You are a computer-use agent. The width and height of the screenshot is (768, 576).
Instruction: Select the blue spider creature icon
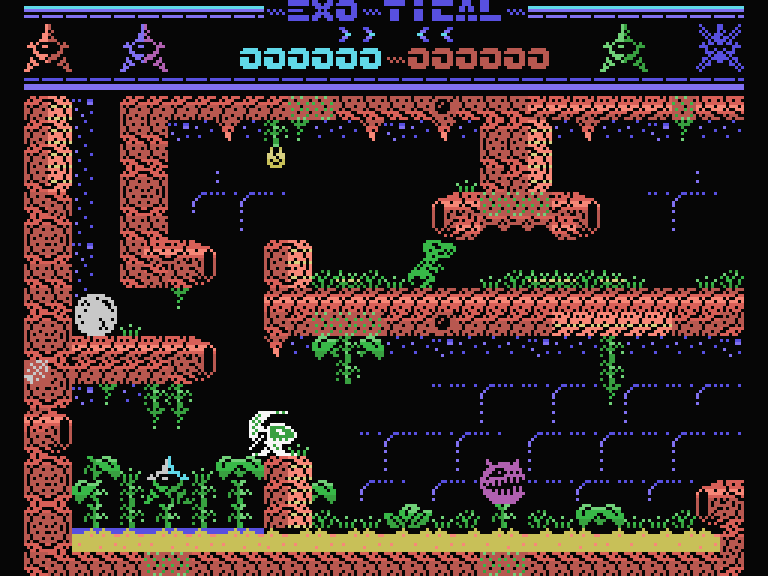[719, 47]
